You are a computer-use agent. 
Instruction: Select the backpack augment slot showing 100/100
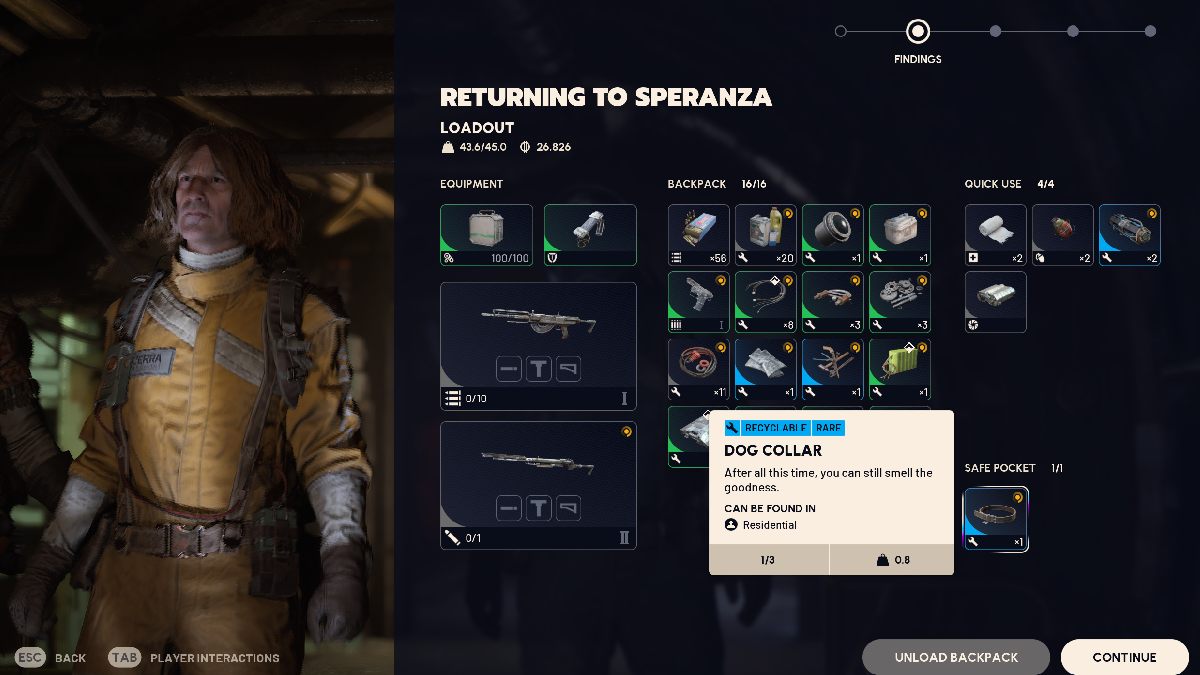click(x=486, y=235)
